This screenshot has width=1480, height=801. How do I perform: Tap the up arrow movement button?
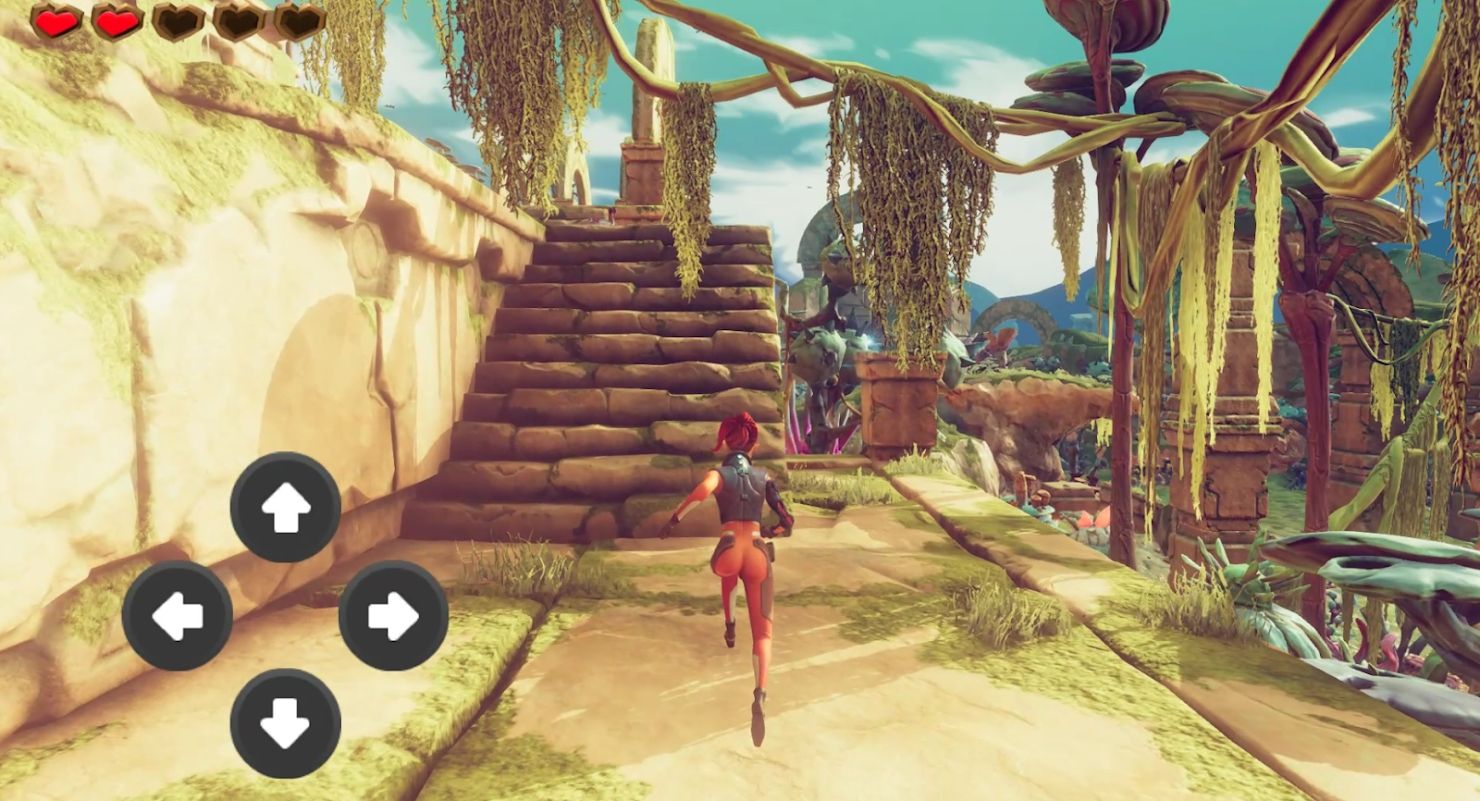(x=285, y=507)
